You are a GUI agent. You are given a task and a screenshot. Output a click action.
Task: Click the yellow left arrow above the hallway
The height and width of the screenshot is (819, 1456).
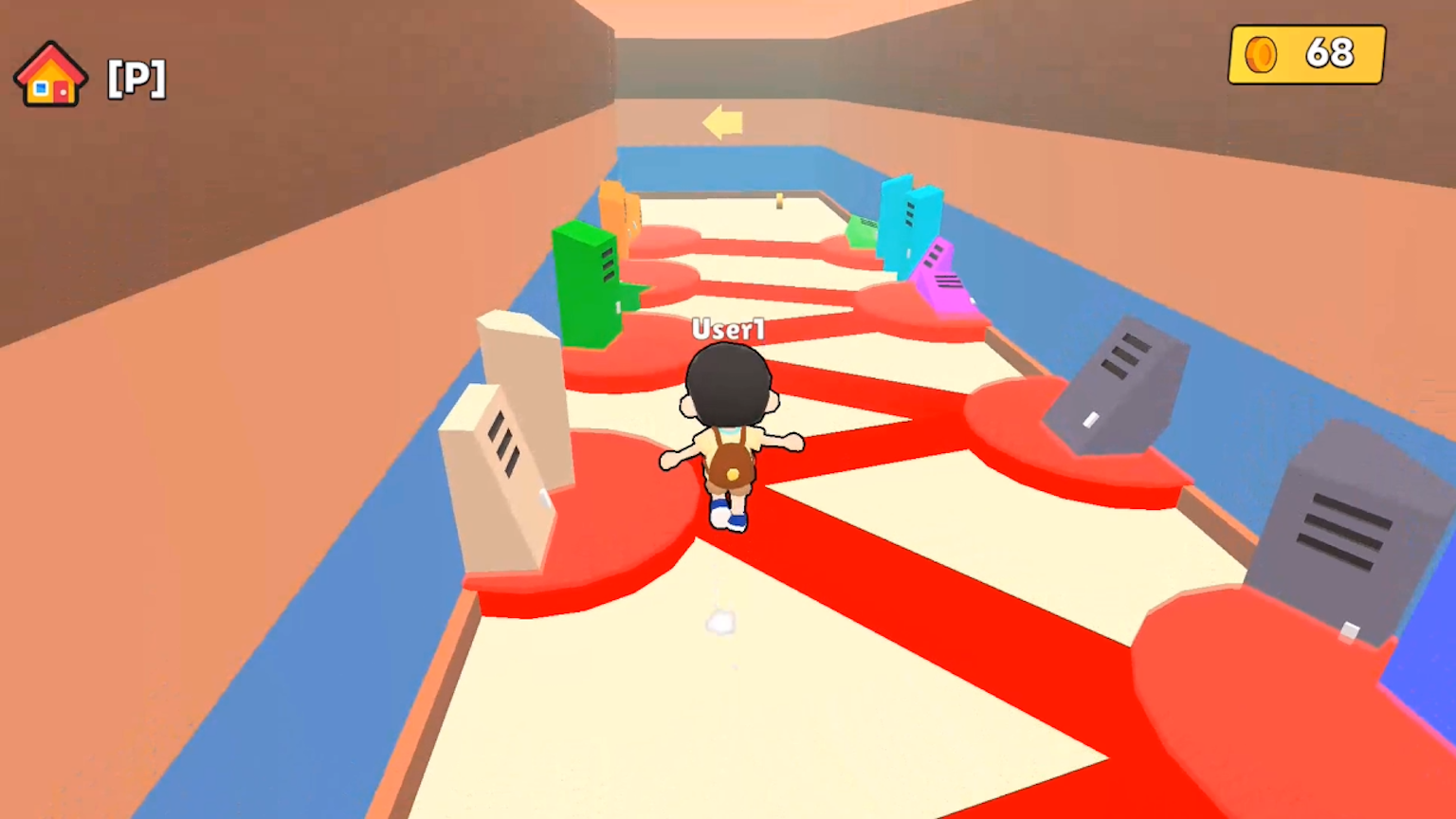tap(722, 123)
